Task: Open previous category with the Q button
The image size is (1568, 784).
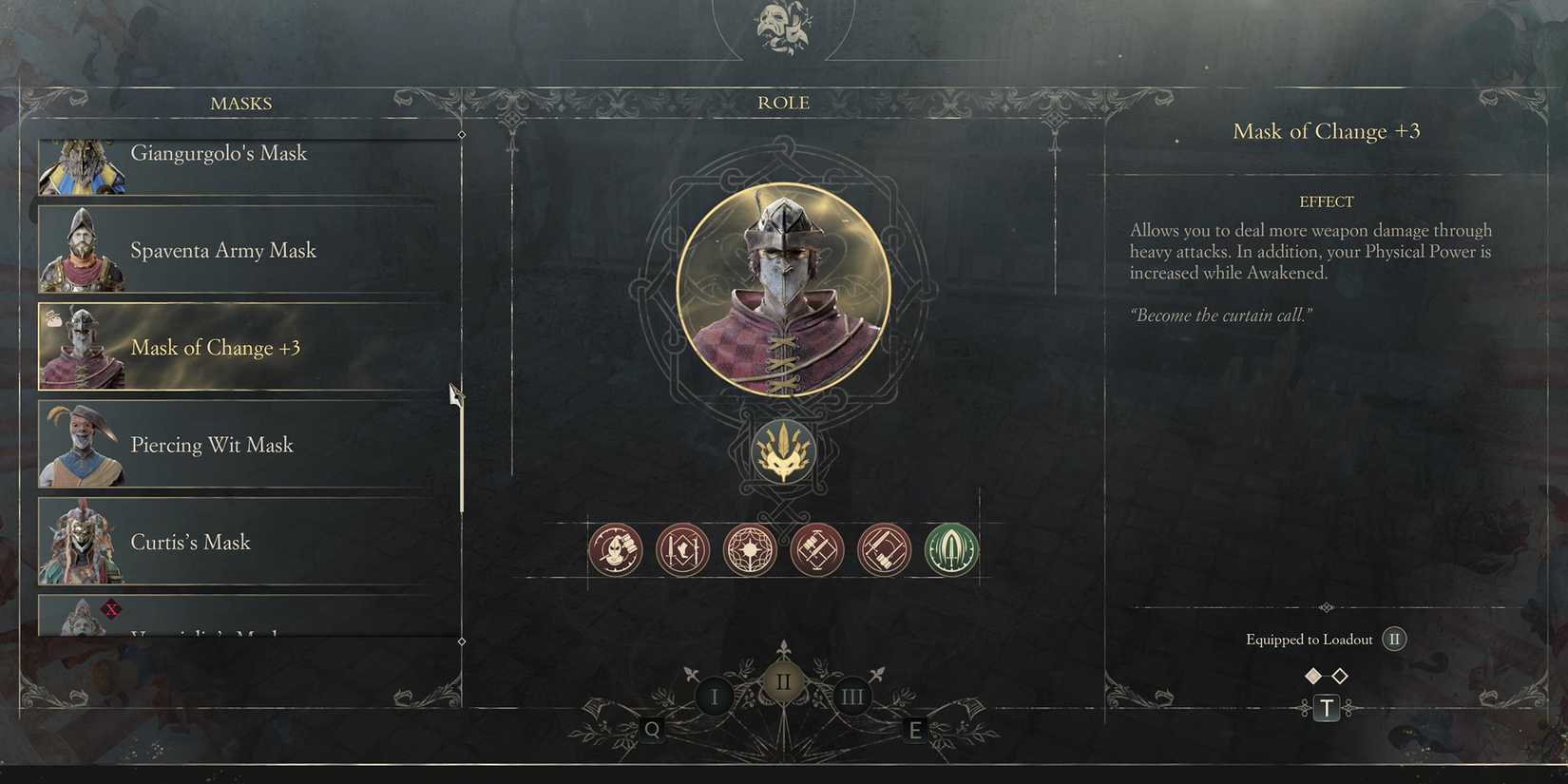Action: point(652,730)
